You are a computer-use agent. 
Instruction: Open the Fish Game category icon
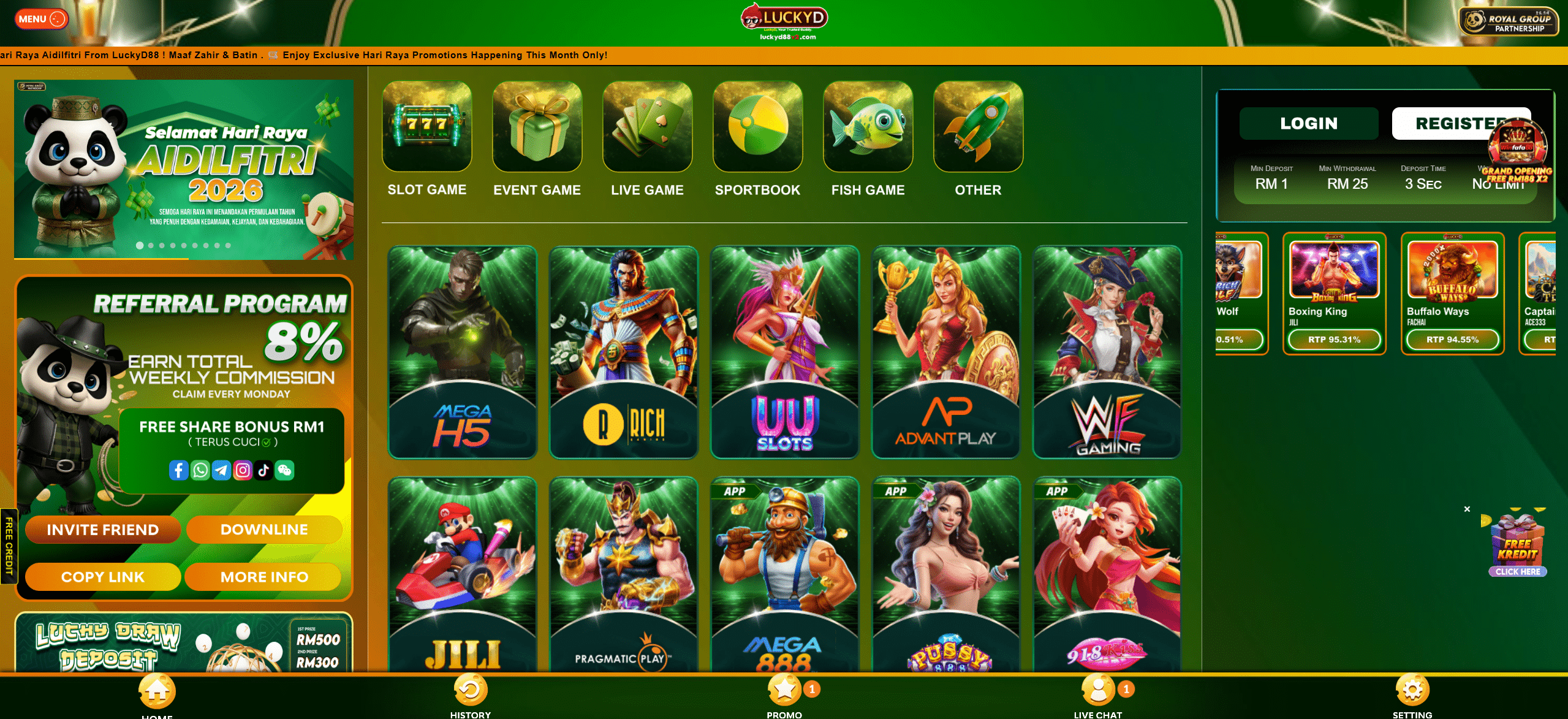tap(868, 127)
